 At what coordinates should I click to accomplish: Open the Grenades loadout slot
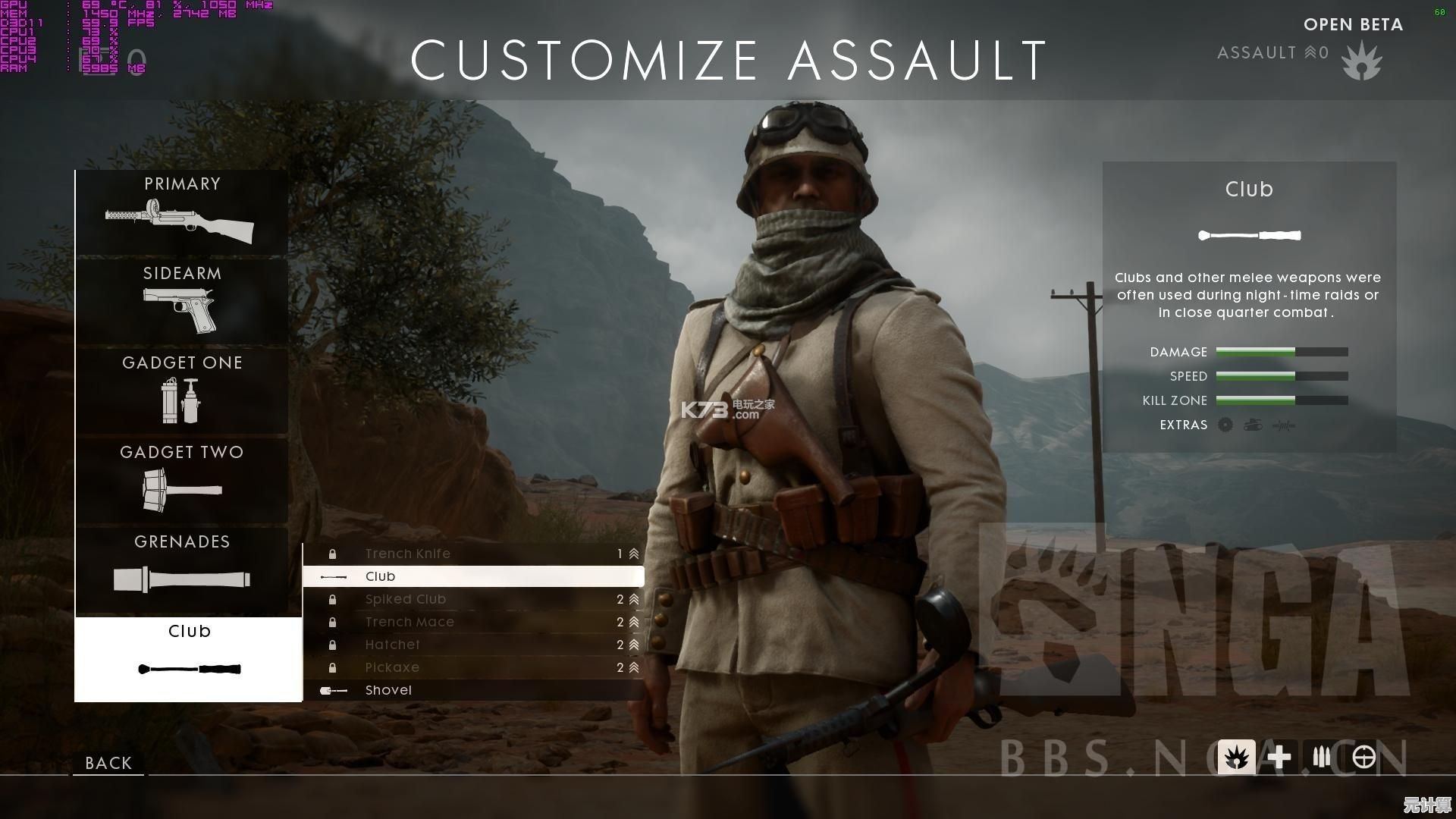pyautogui.click(x=181, y=570)
